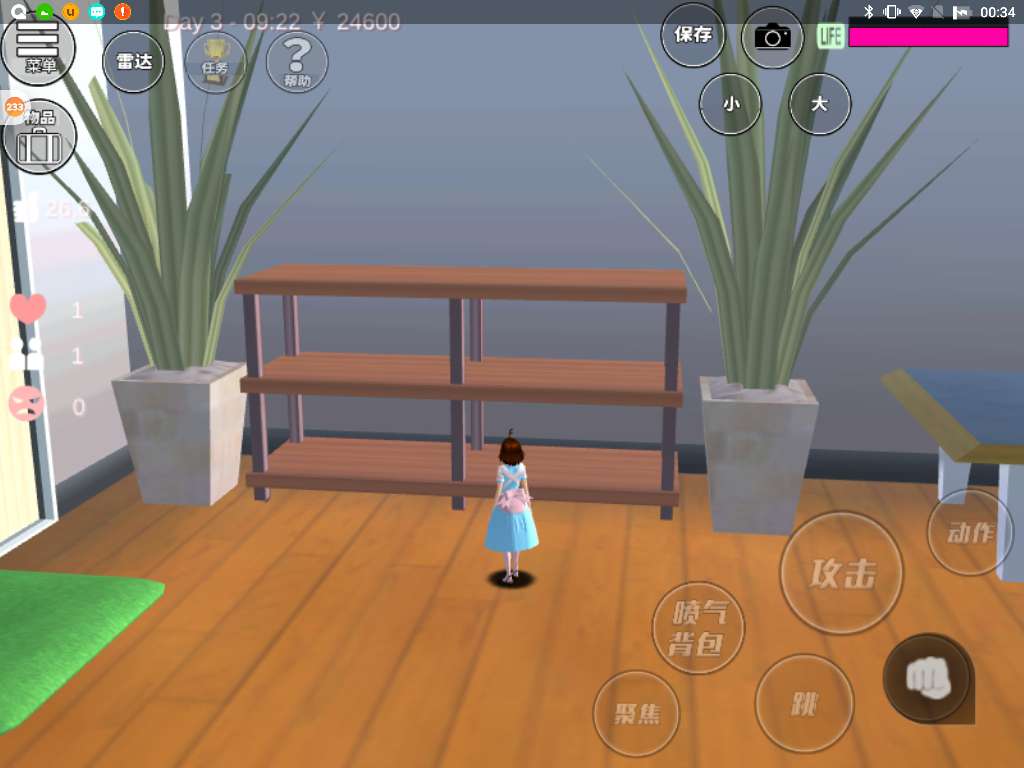Save the game with 保存
The width and height of the screenshot is (1024, 768).
point(693,36)
